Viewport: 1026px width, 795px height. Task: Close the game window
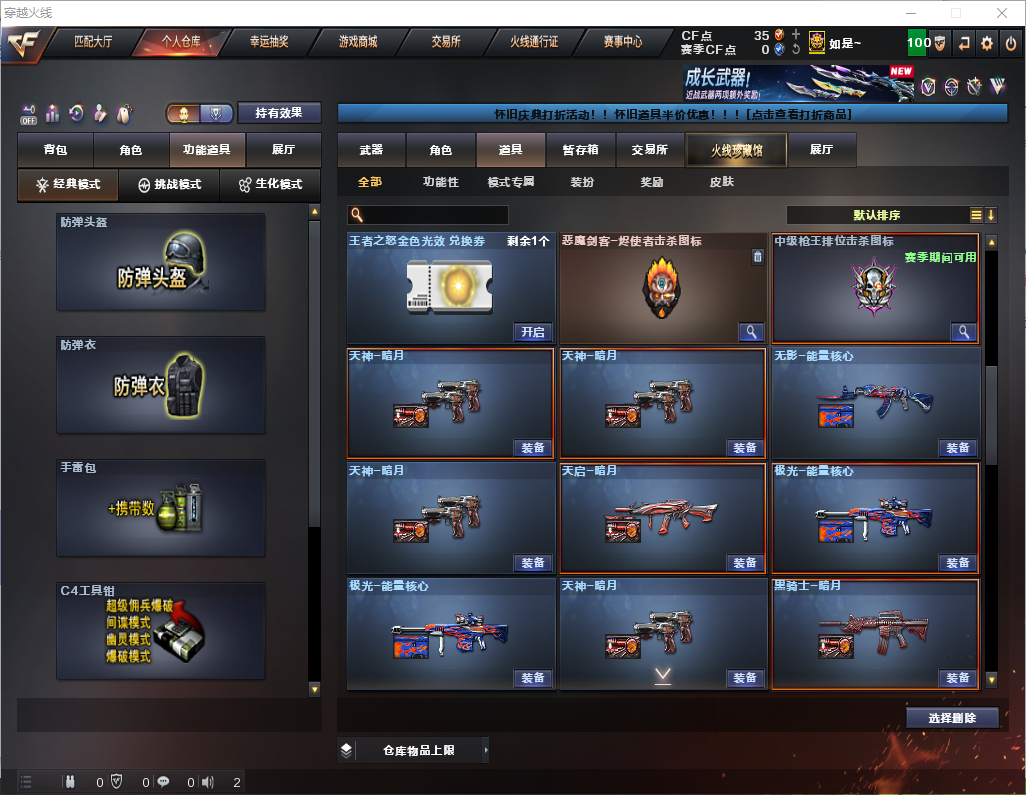coord(1001,13)
